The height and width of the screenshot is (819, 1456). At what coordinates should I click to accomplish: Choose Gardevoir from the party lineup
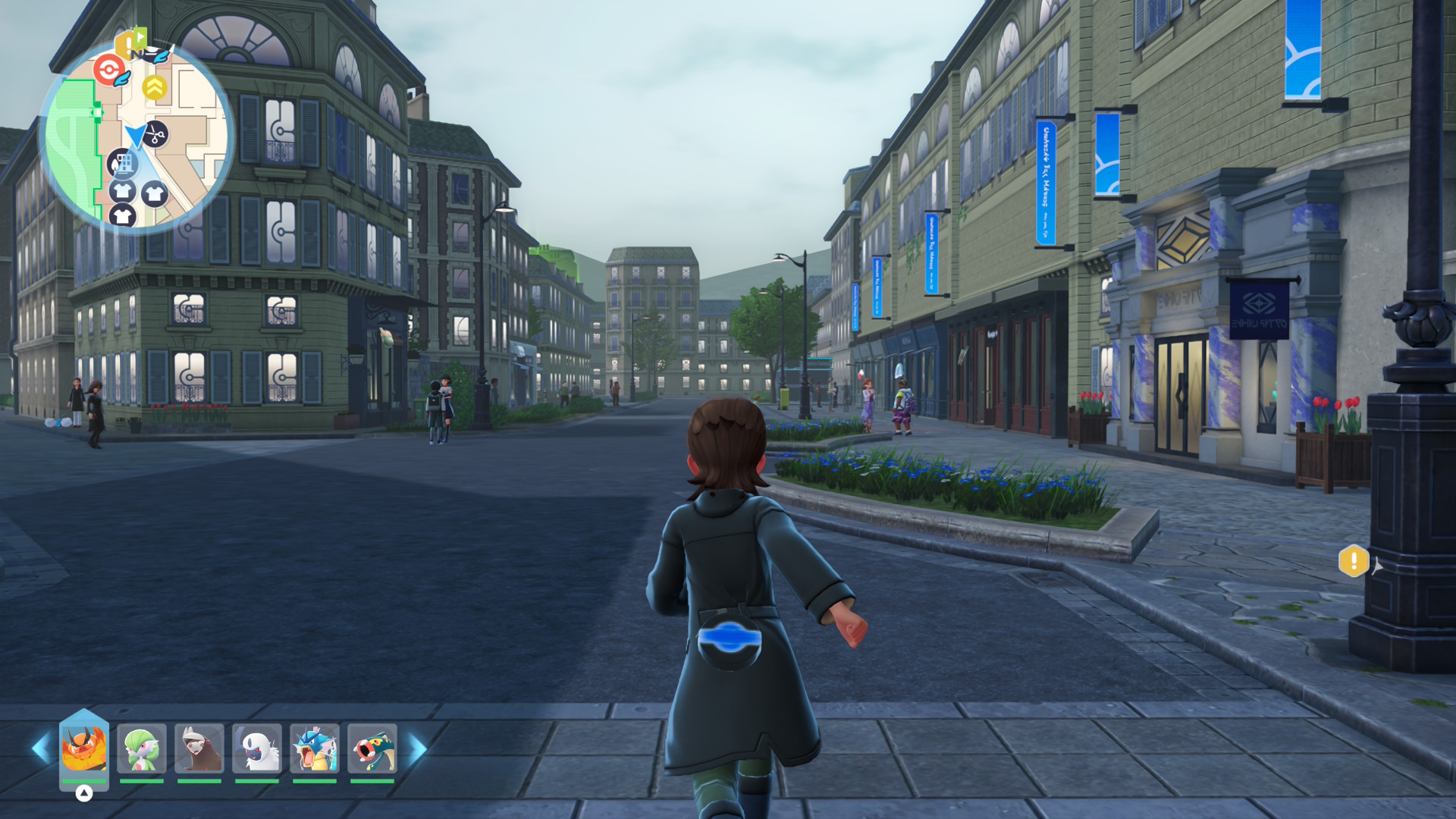click(142, 748)
